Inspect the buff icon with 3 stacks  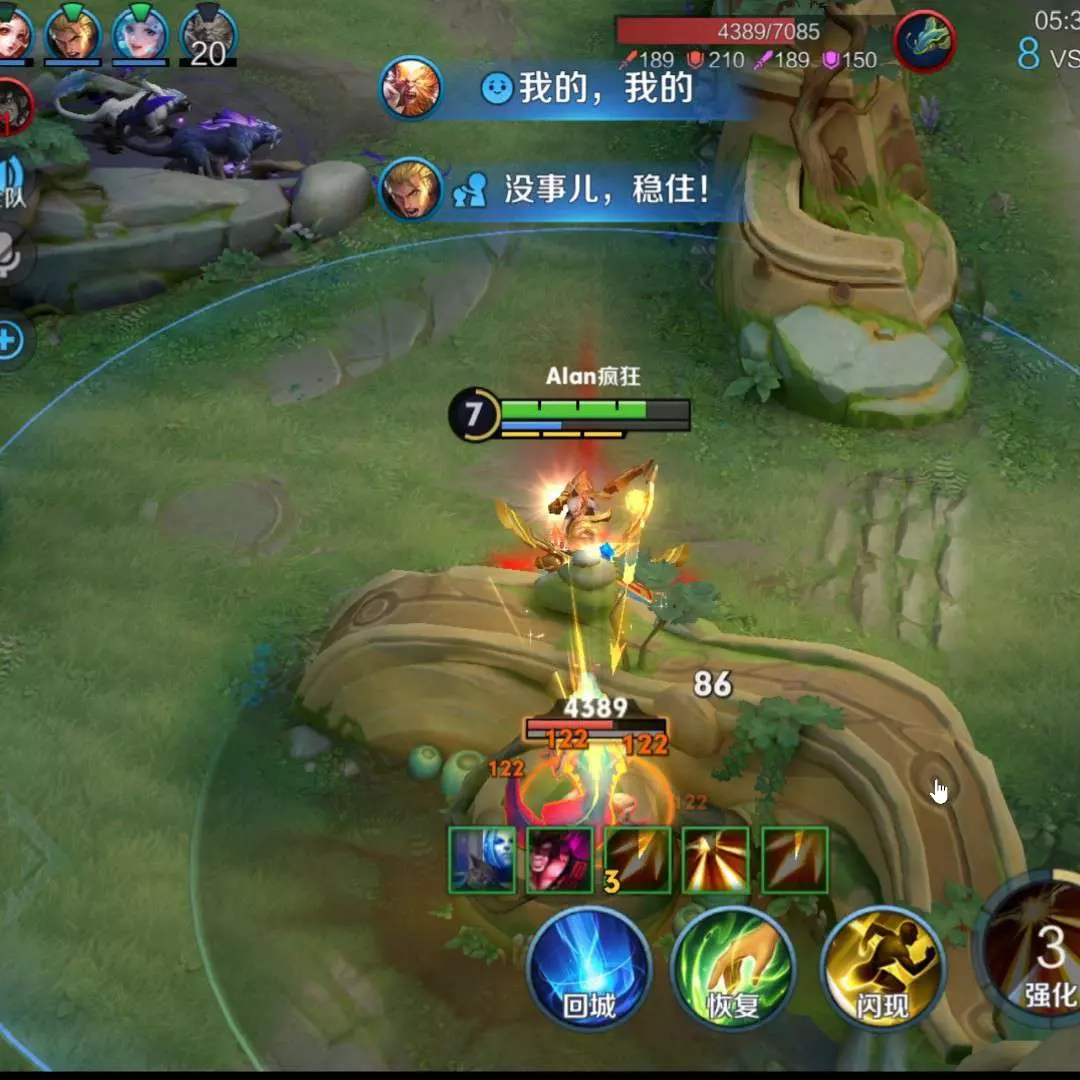click(x=638, y=860)
